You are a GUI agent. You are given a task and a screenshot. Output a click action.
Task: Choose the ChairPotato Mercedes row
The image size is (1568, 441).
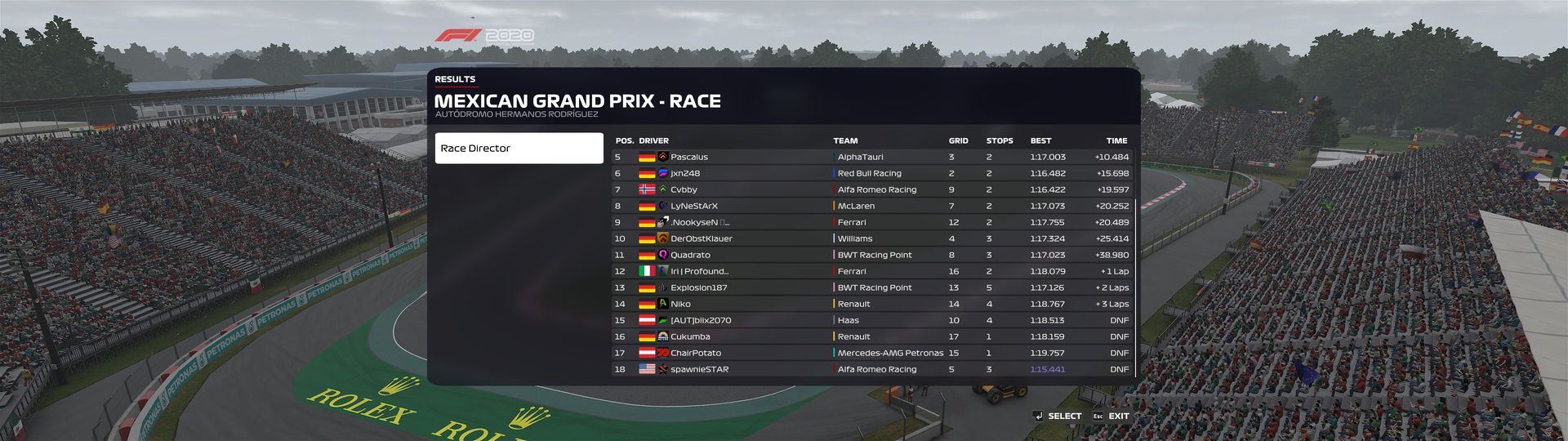click(x=871, y=353)
